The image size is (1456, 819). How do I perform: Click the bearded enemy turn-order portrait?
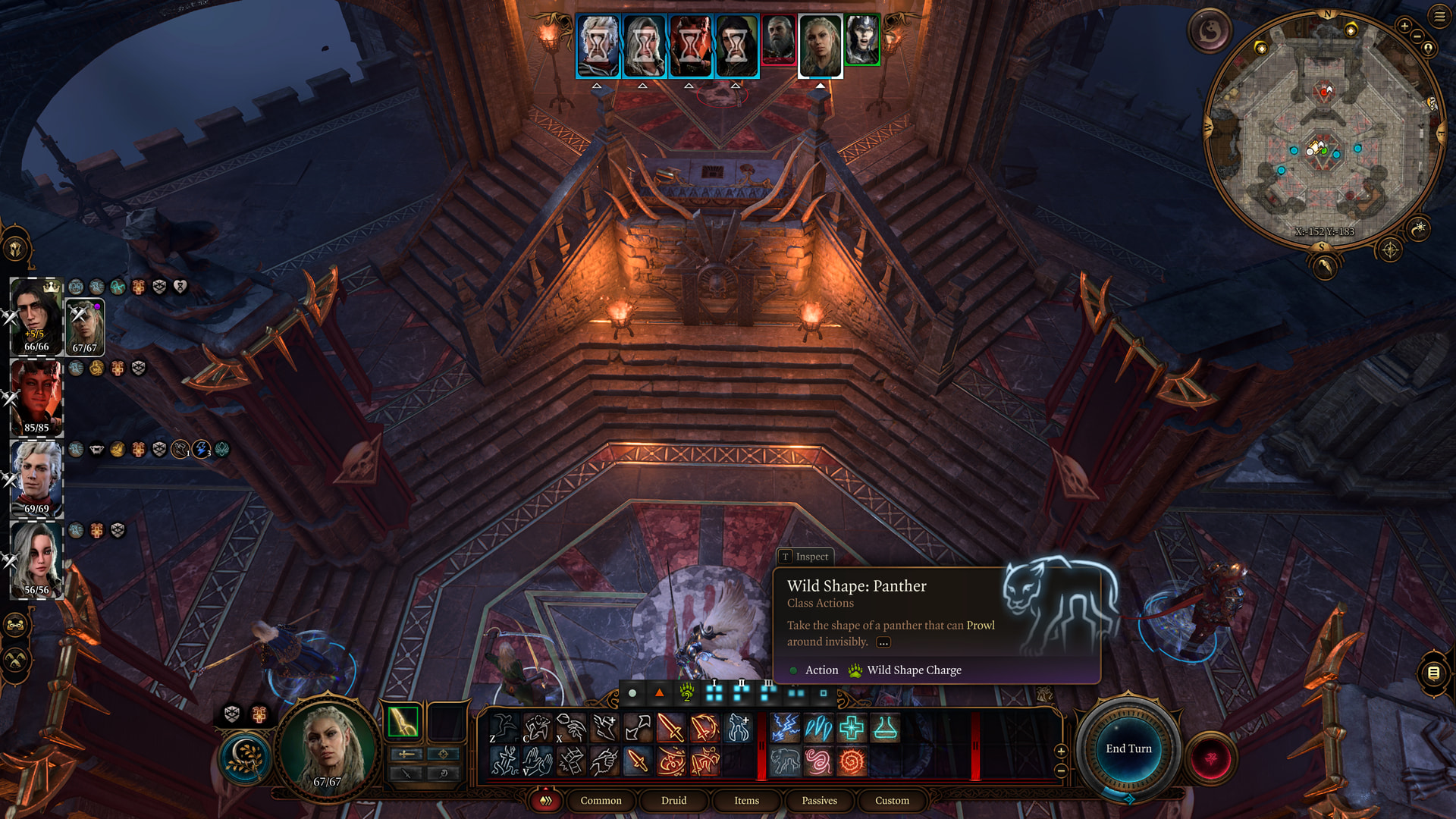778,40
